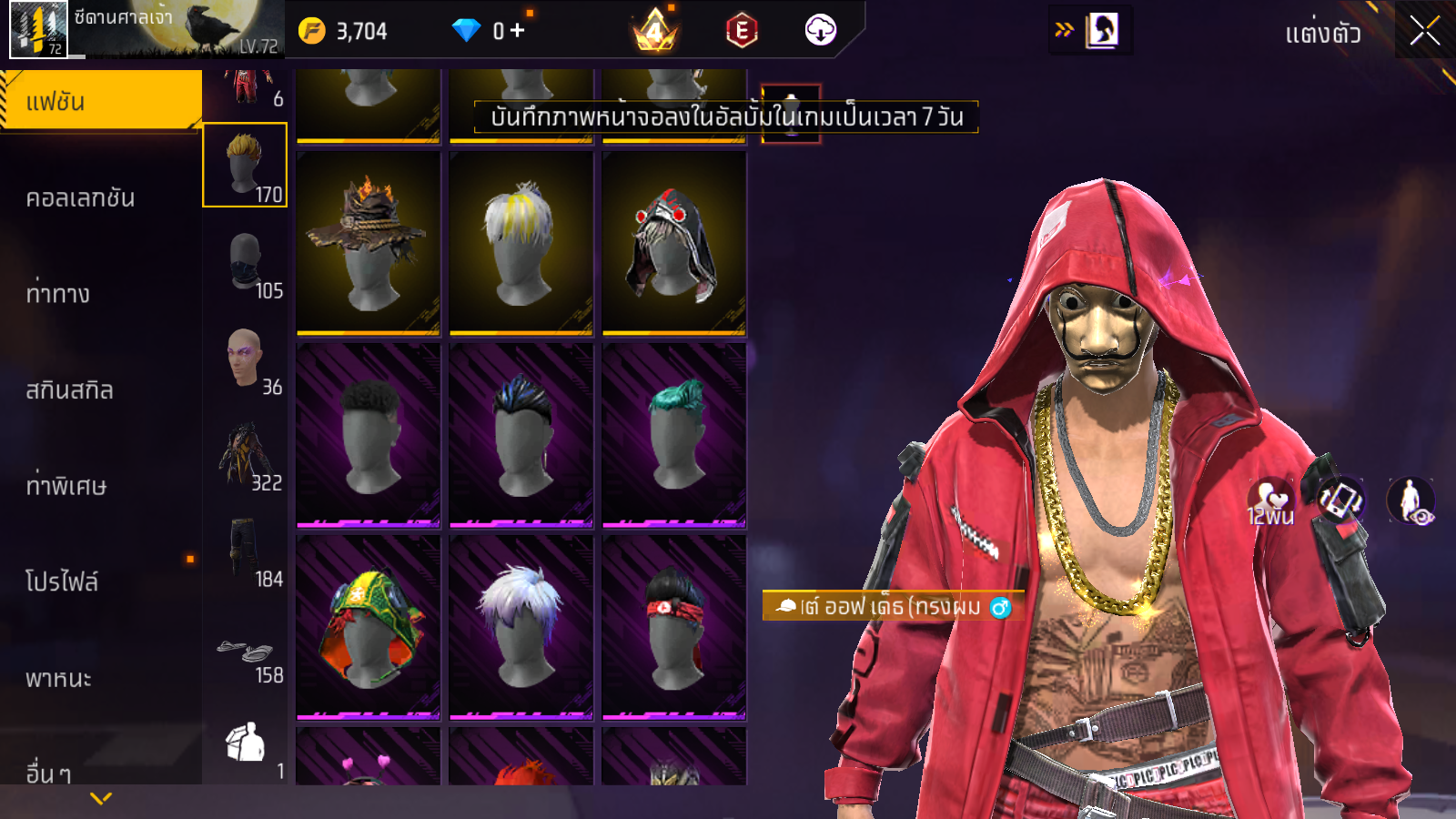Open the pants category showing 184
1456x819 pixels.
pos(245,551)
